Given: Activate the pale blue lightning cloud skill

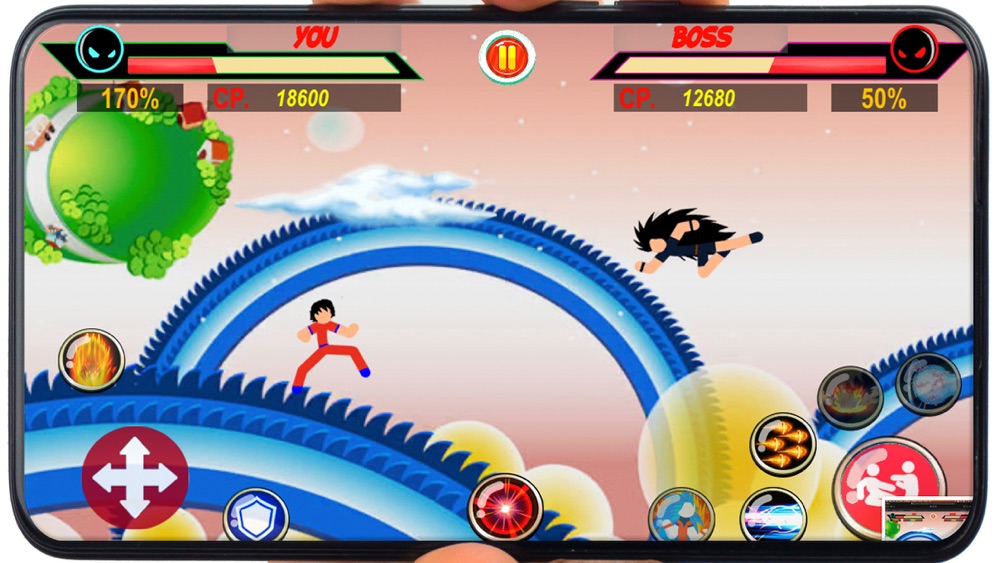Looking at the screenshot, I should click(x=928, y=383).
